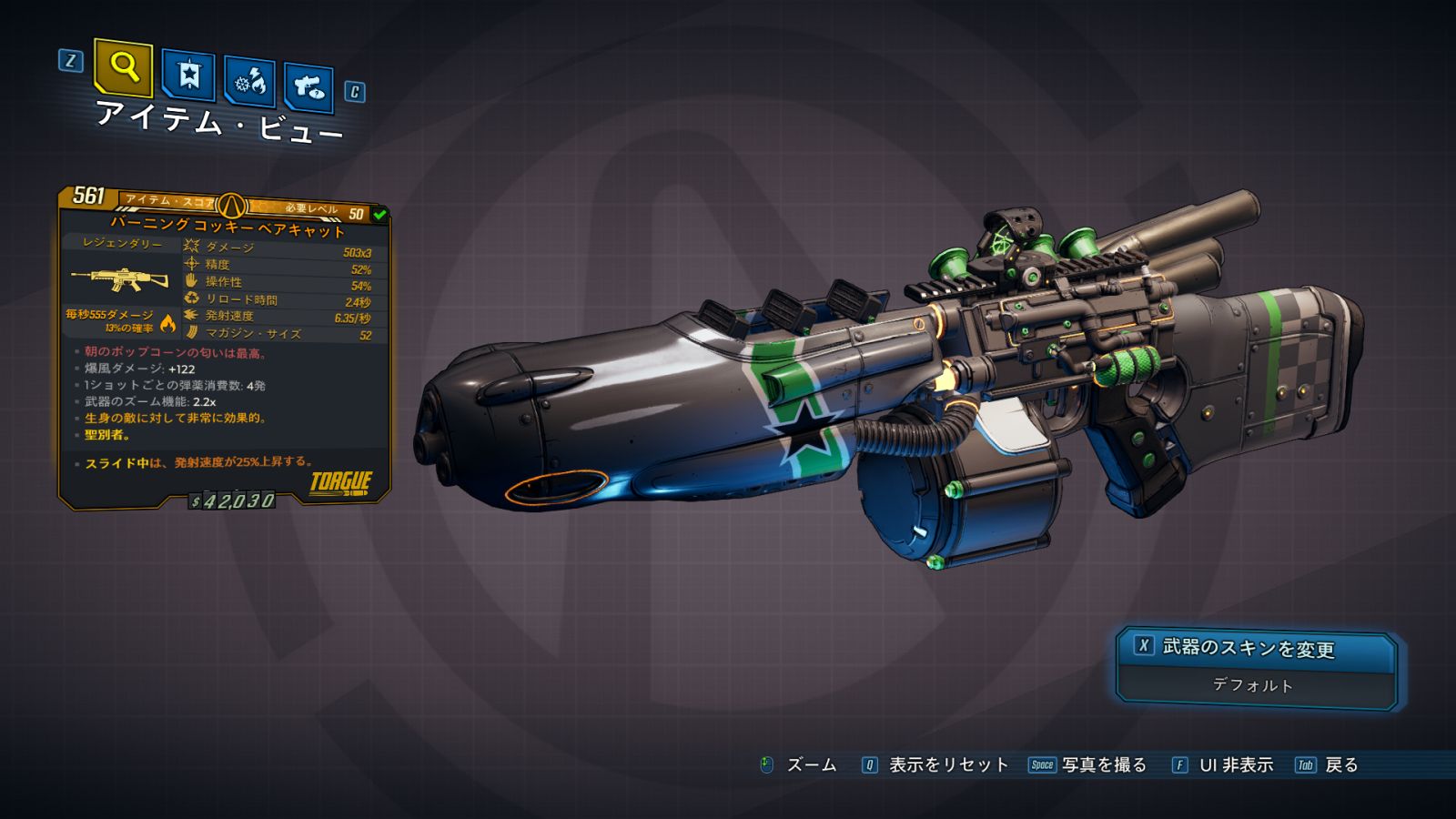The height and width of the screenshot is (819, 1456).
Task: Switch to the star banner tab
Action: pyautogui.click(x=188, y=76)
